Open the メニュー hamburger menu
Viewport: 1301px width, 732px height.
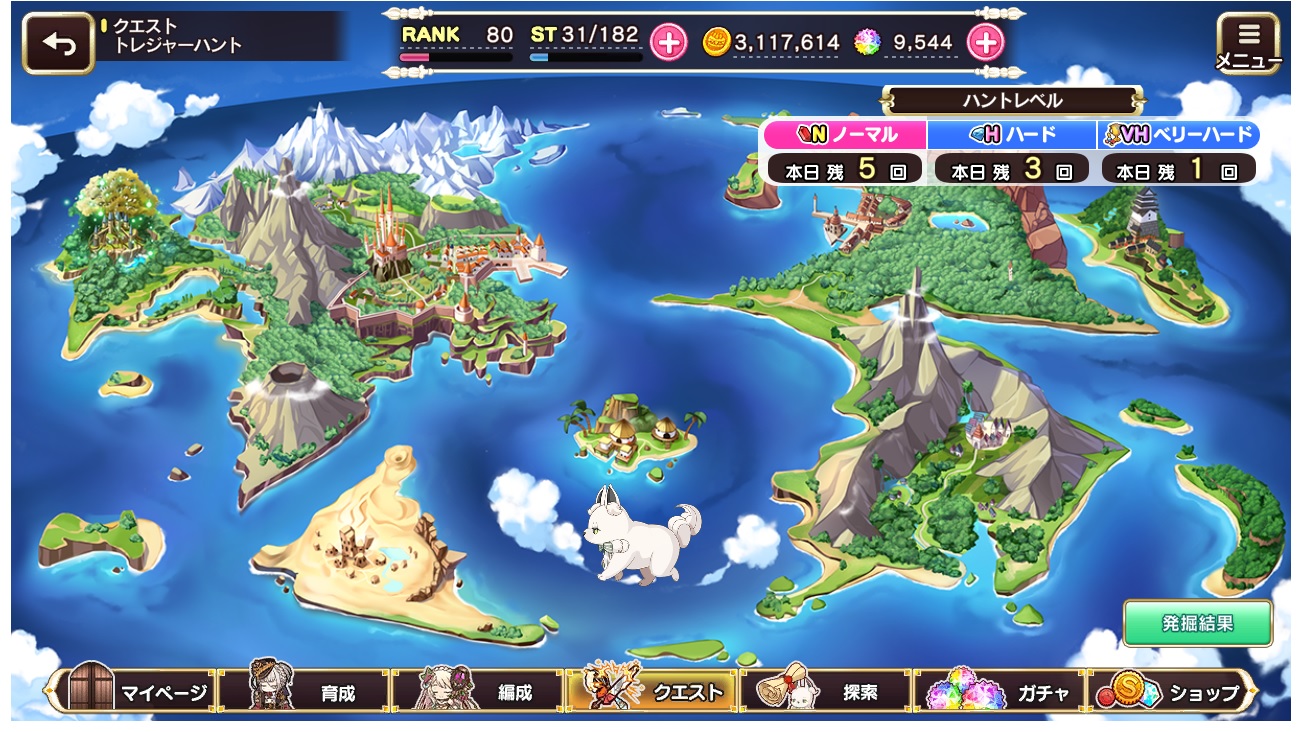point(1248,43)
